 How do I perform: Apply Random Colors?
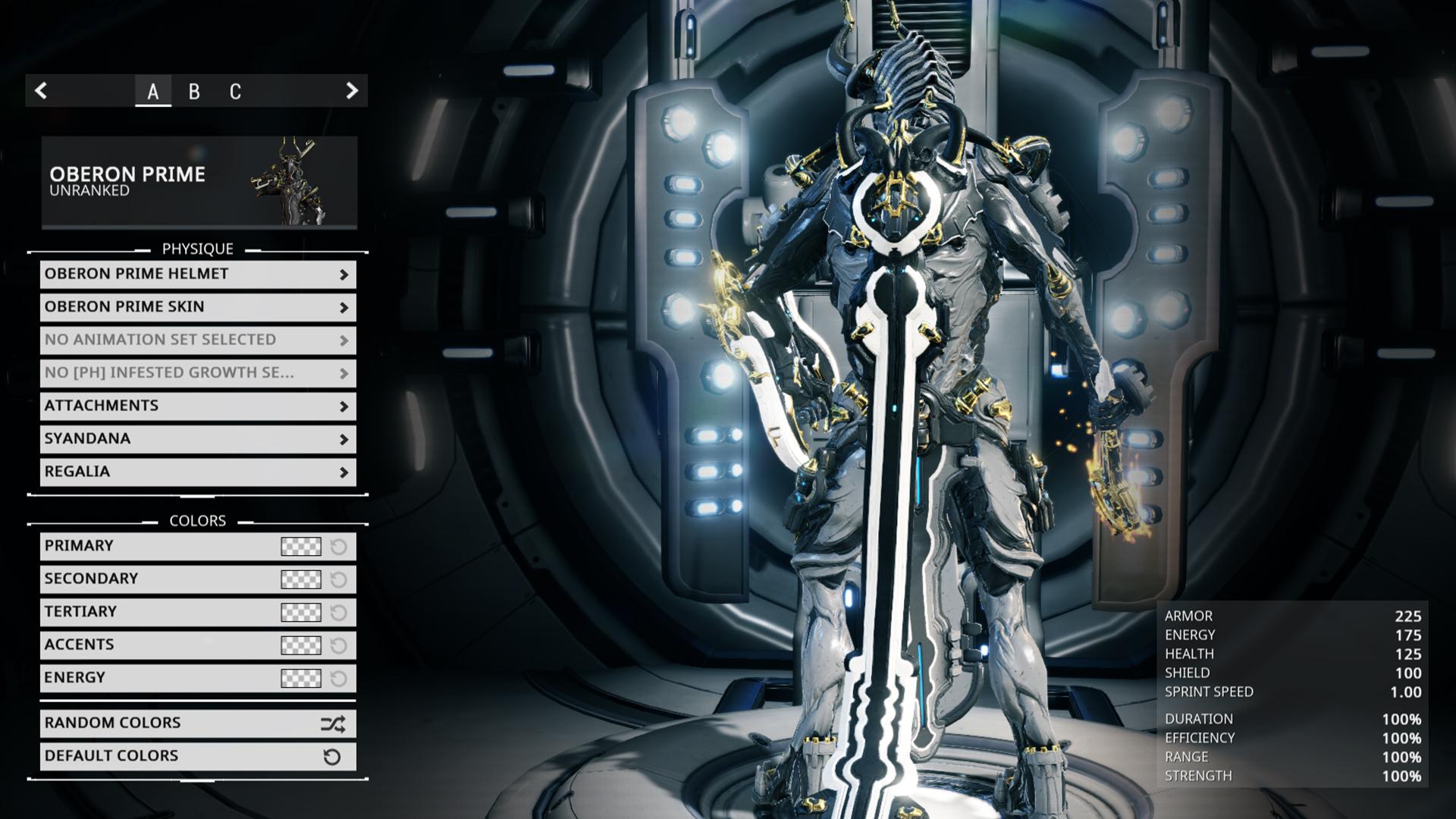(x=198, y=723)
